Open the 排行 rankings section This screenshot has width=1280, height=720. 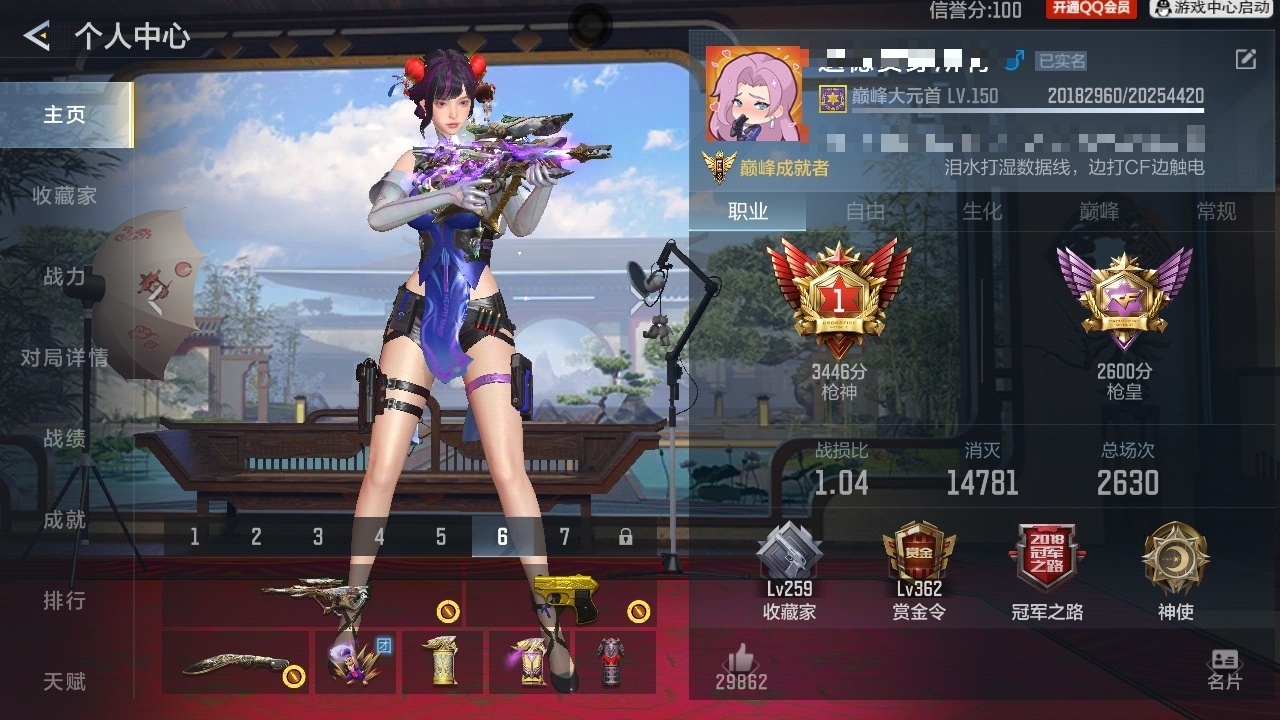(x=65, y=601)
